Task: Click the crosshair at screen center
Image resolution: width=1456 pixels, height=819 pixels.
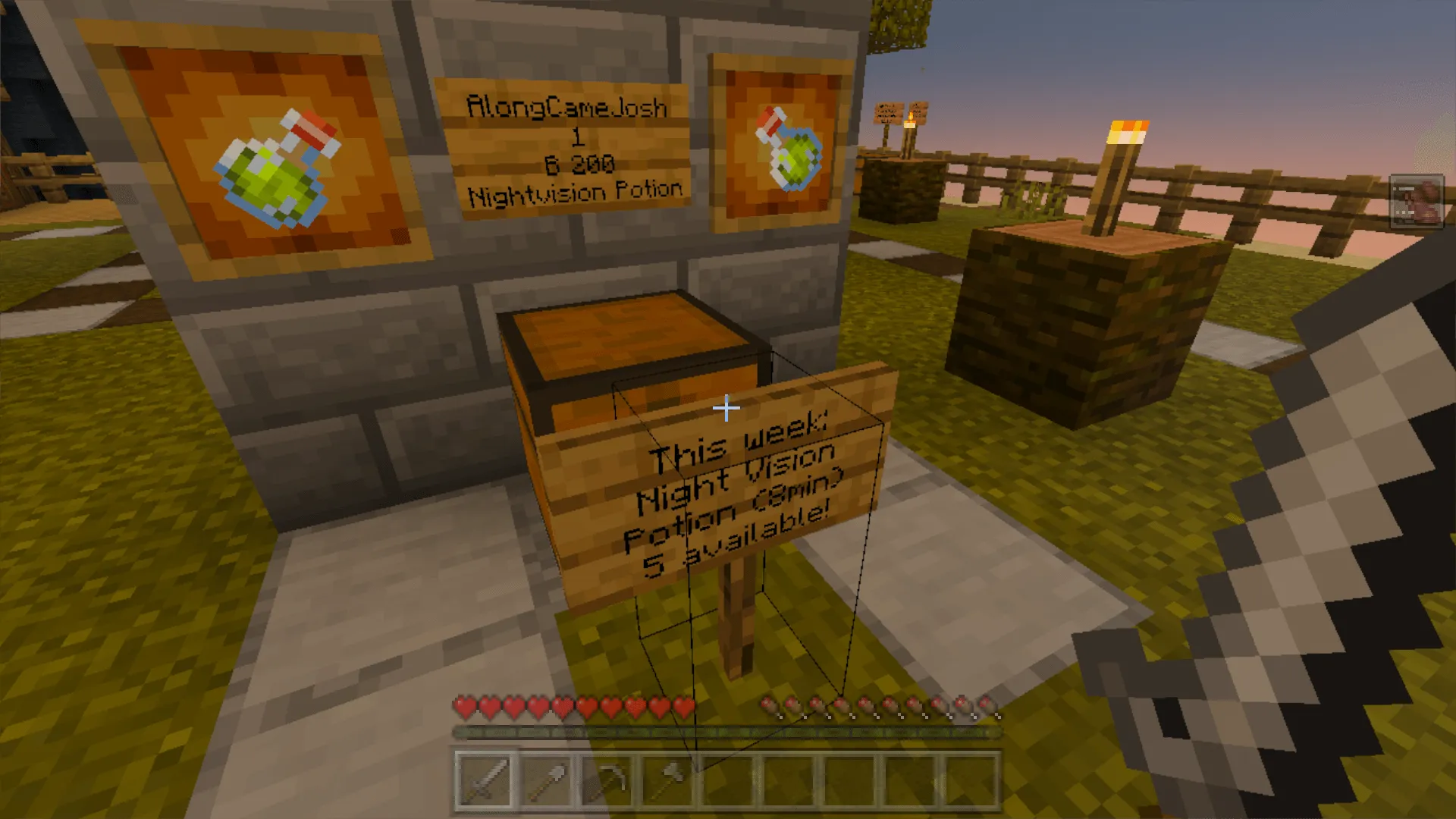Action: (726, 408)
